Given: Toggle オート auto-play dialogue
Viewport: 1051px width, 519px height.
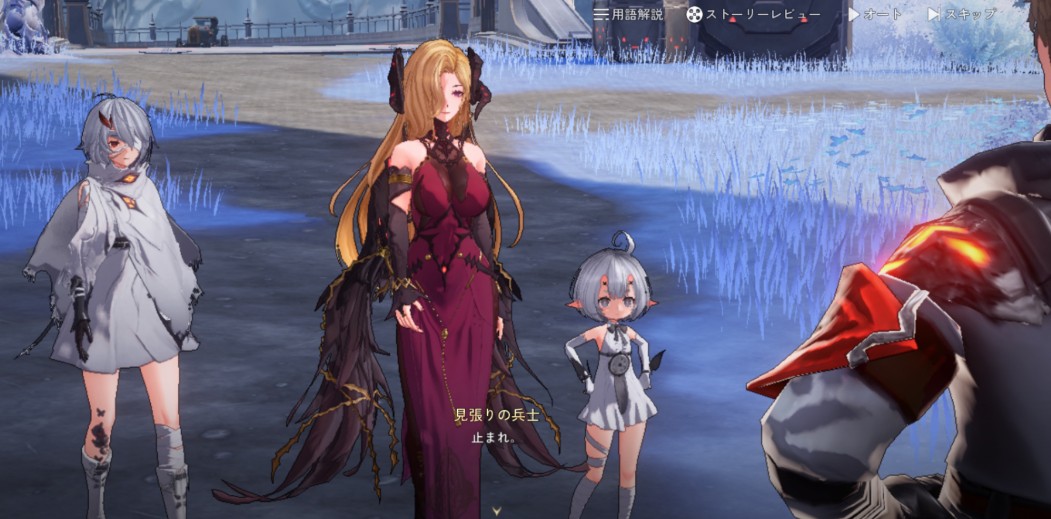Looking at the screenshot, I should pos(876,14).
